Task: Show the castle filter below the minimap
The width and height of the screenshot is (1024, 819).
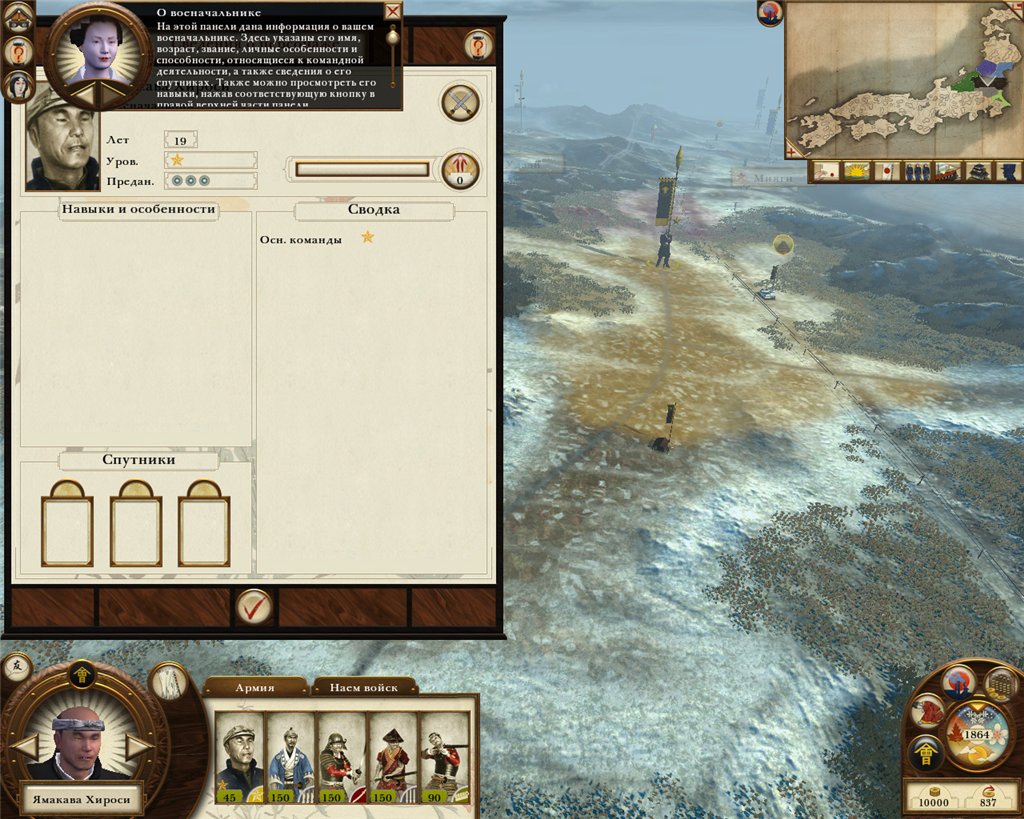Action: (x=979, y=171)
